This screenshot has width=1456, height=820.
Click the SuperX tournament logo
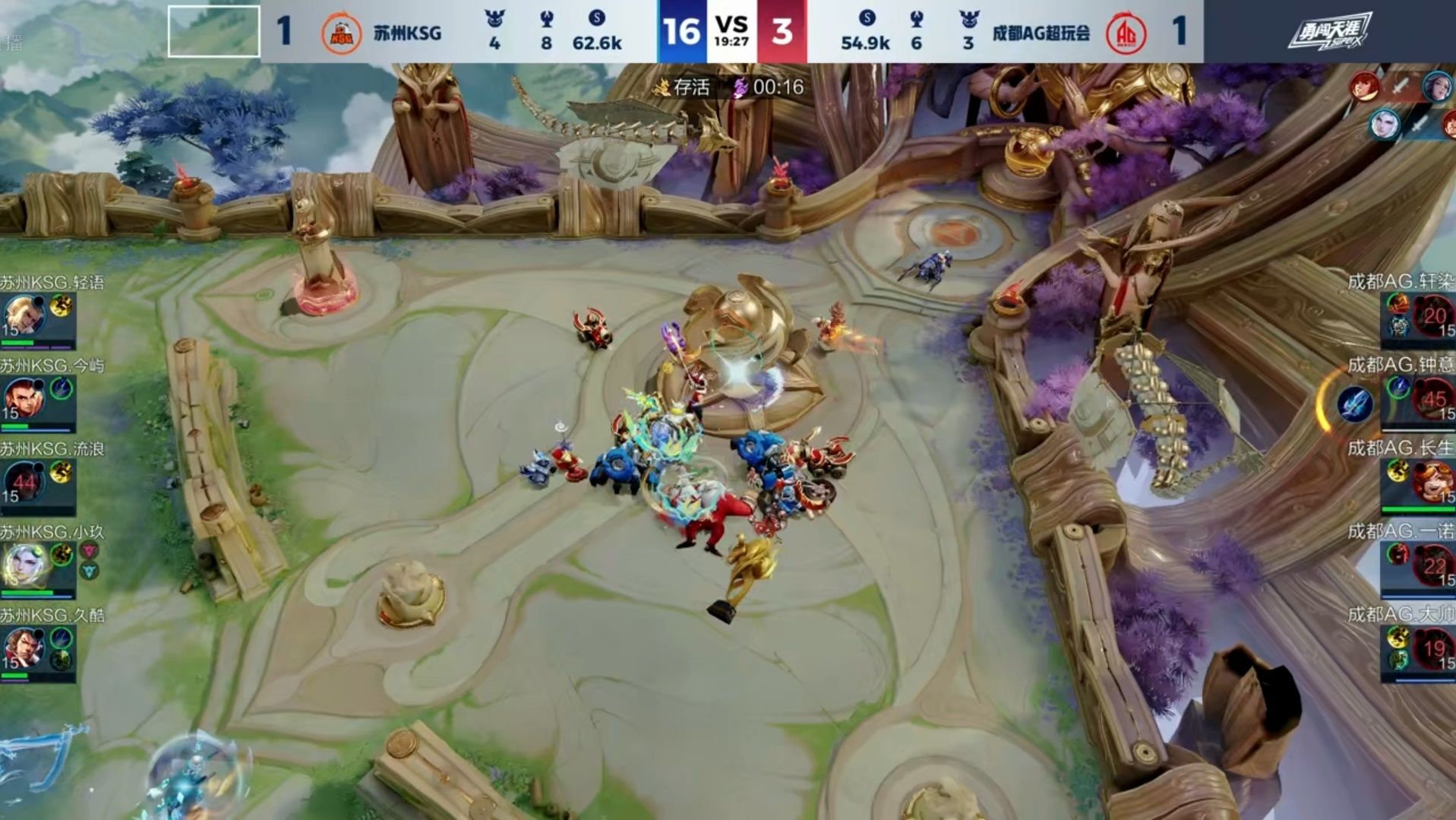(x=1328, y=32)
